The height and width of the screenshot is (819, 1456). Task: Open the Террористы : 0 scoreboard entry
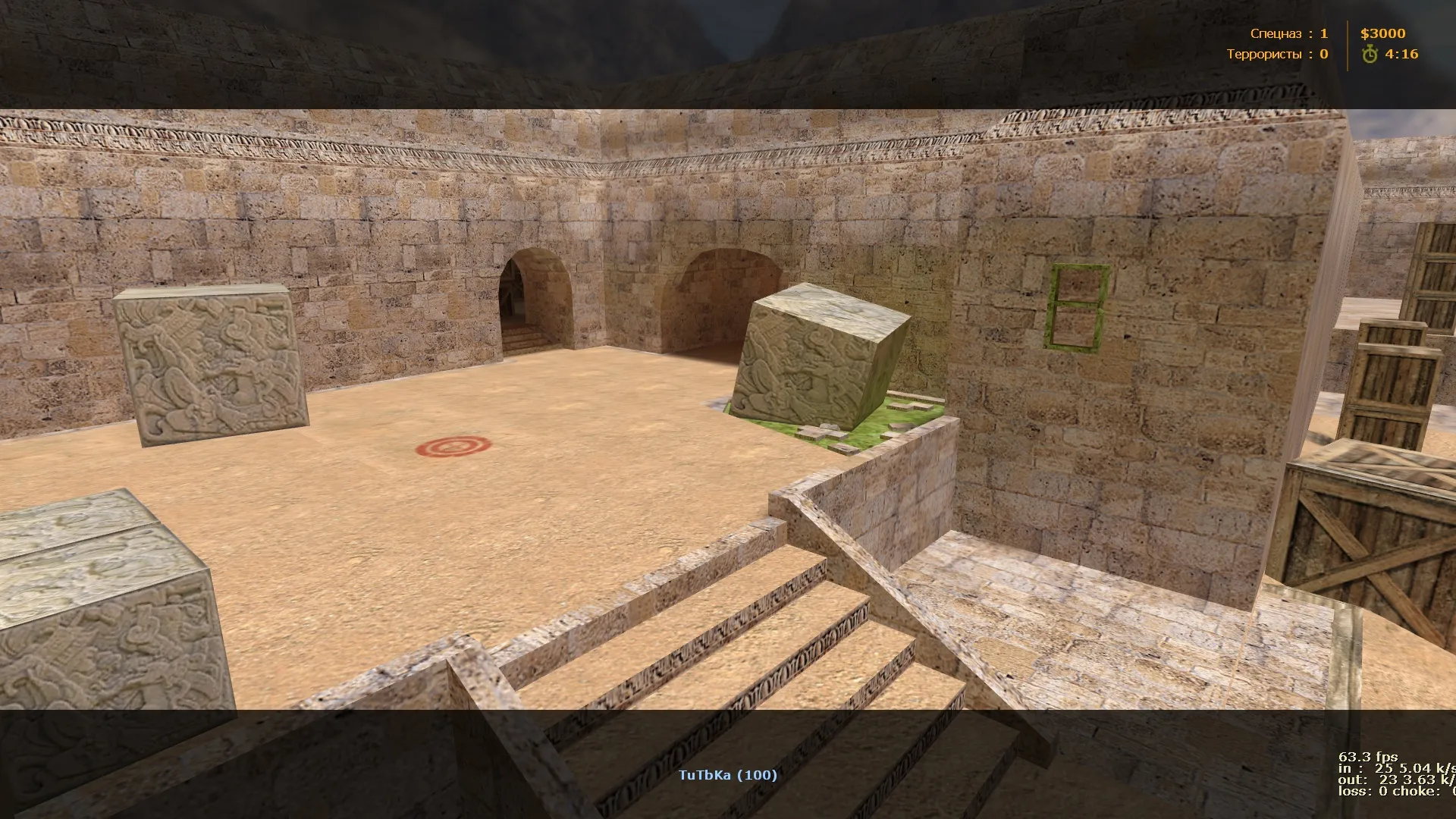point(1278,54)
